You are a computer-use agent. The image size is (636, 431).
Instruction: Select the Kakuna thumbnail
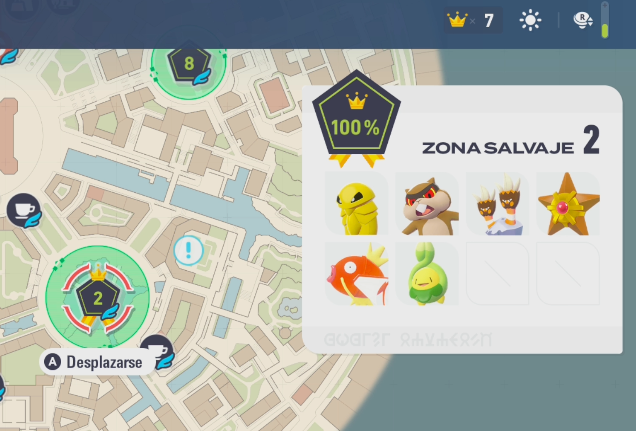356,204
